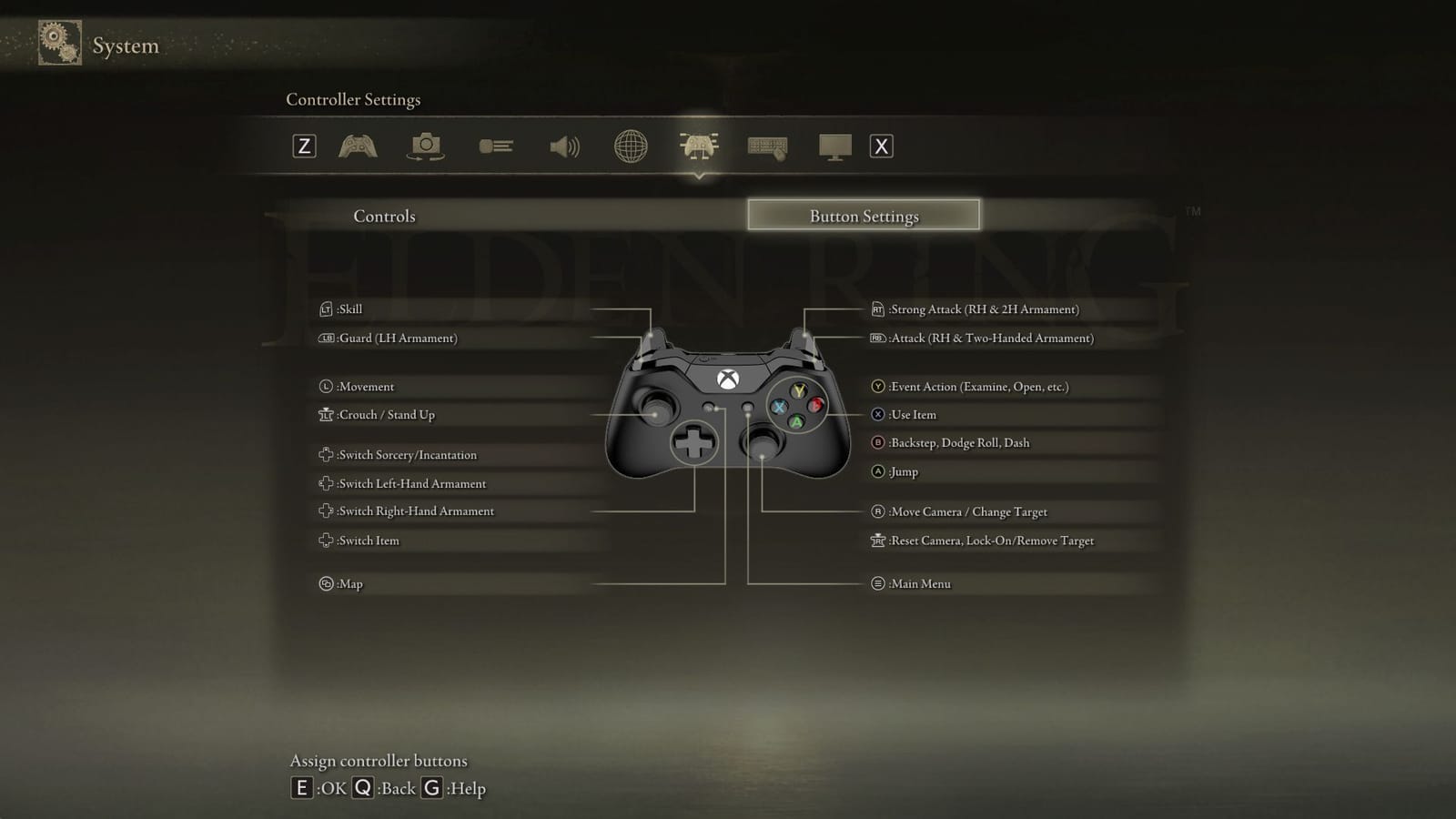This screenshot has height=819, width=1456.
Task: Select the brightness settings icon
Action: [496, 146]
